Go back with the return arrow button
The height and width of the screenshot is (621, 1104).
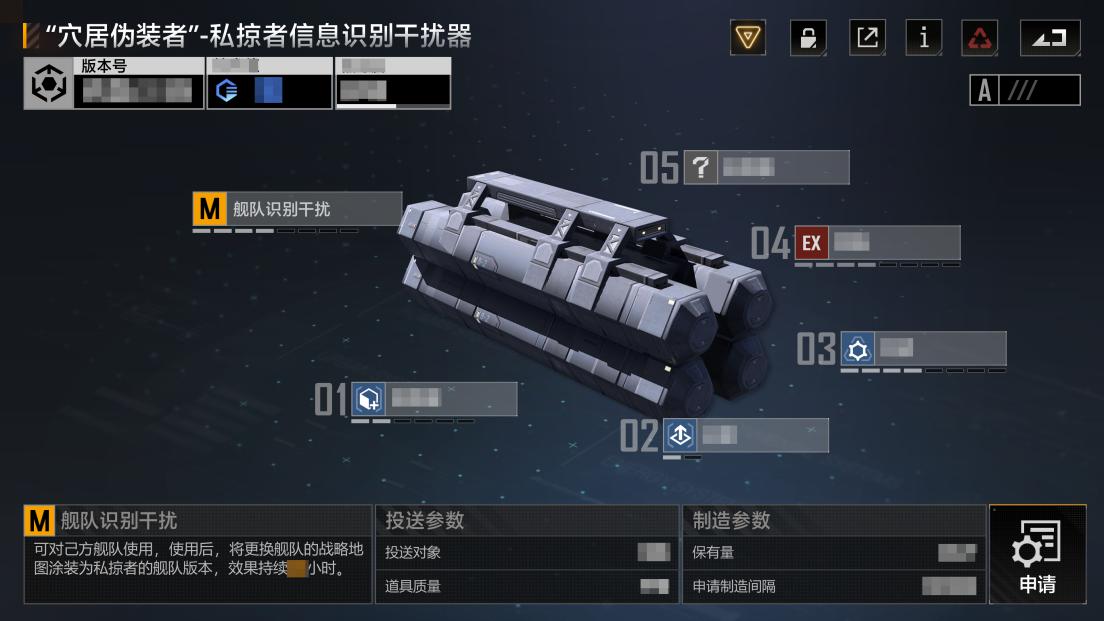[x=1050, y=38]
